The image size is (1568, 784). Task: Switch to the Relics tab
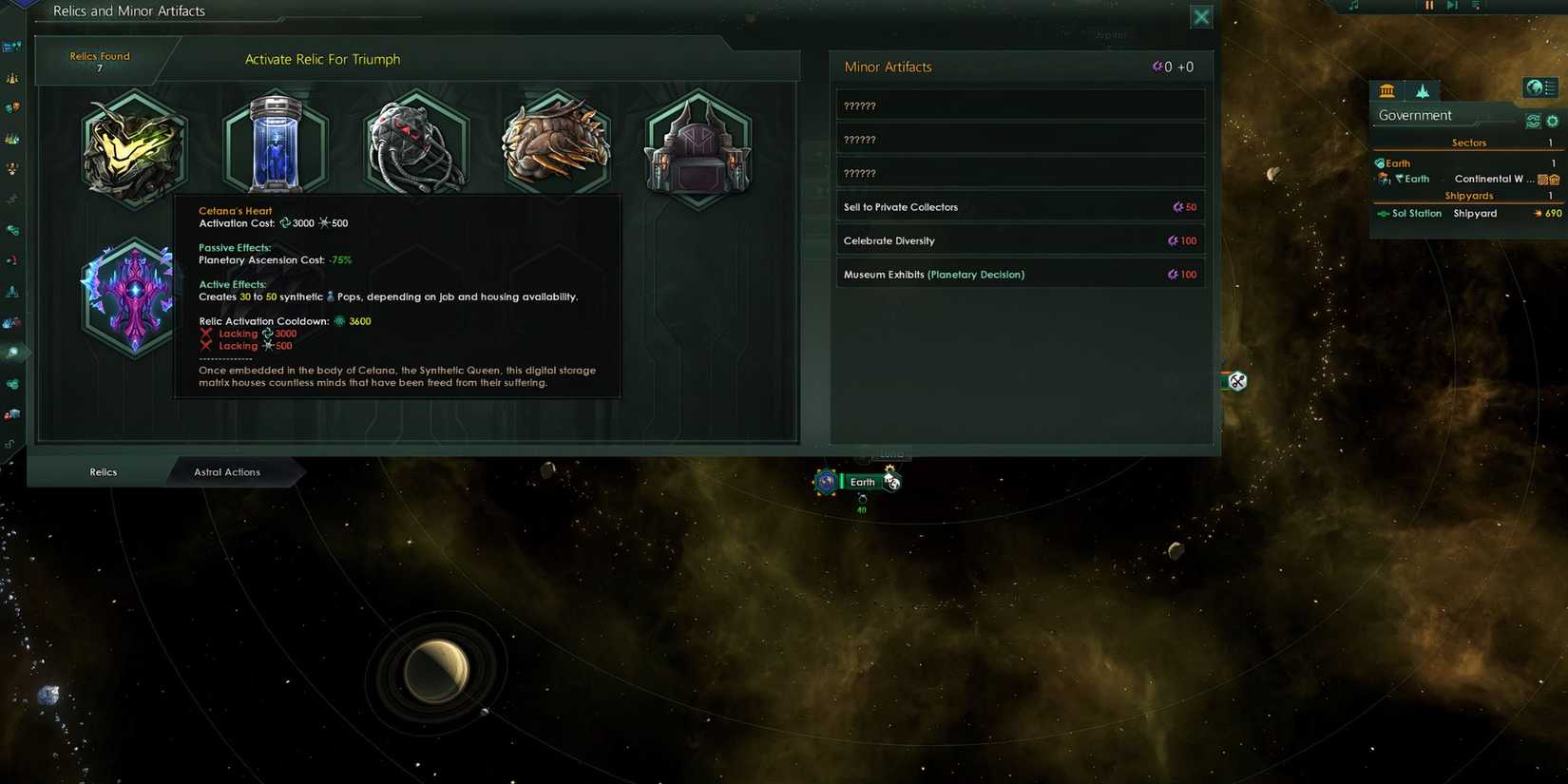click(x=102, y=471)
